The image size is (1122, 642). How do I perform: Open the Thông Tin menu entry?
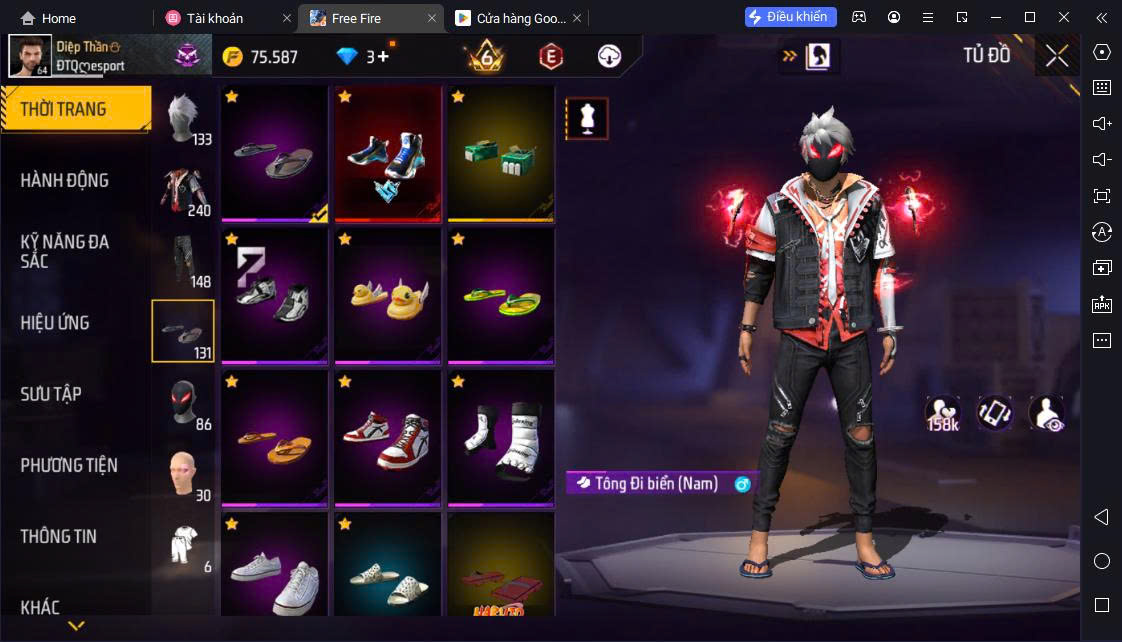(x=59, y=536)
